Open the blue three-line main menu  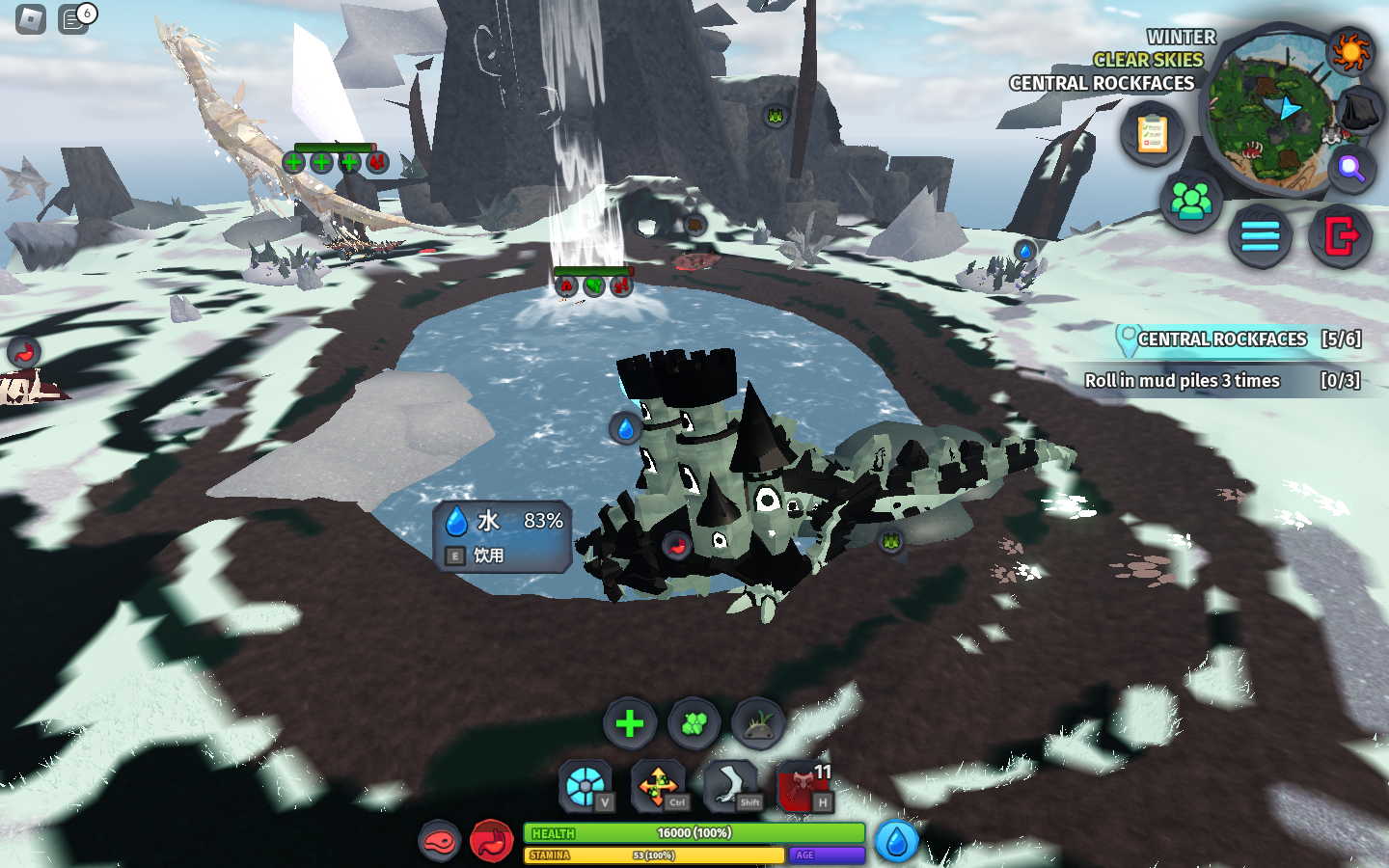click(1260, 235)
